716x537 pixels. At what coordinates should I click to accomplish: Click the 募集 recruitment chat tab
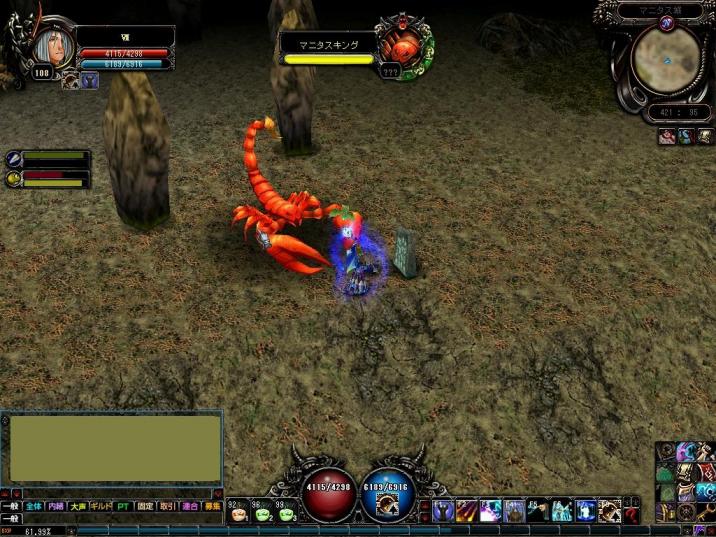212,507
